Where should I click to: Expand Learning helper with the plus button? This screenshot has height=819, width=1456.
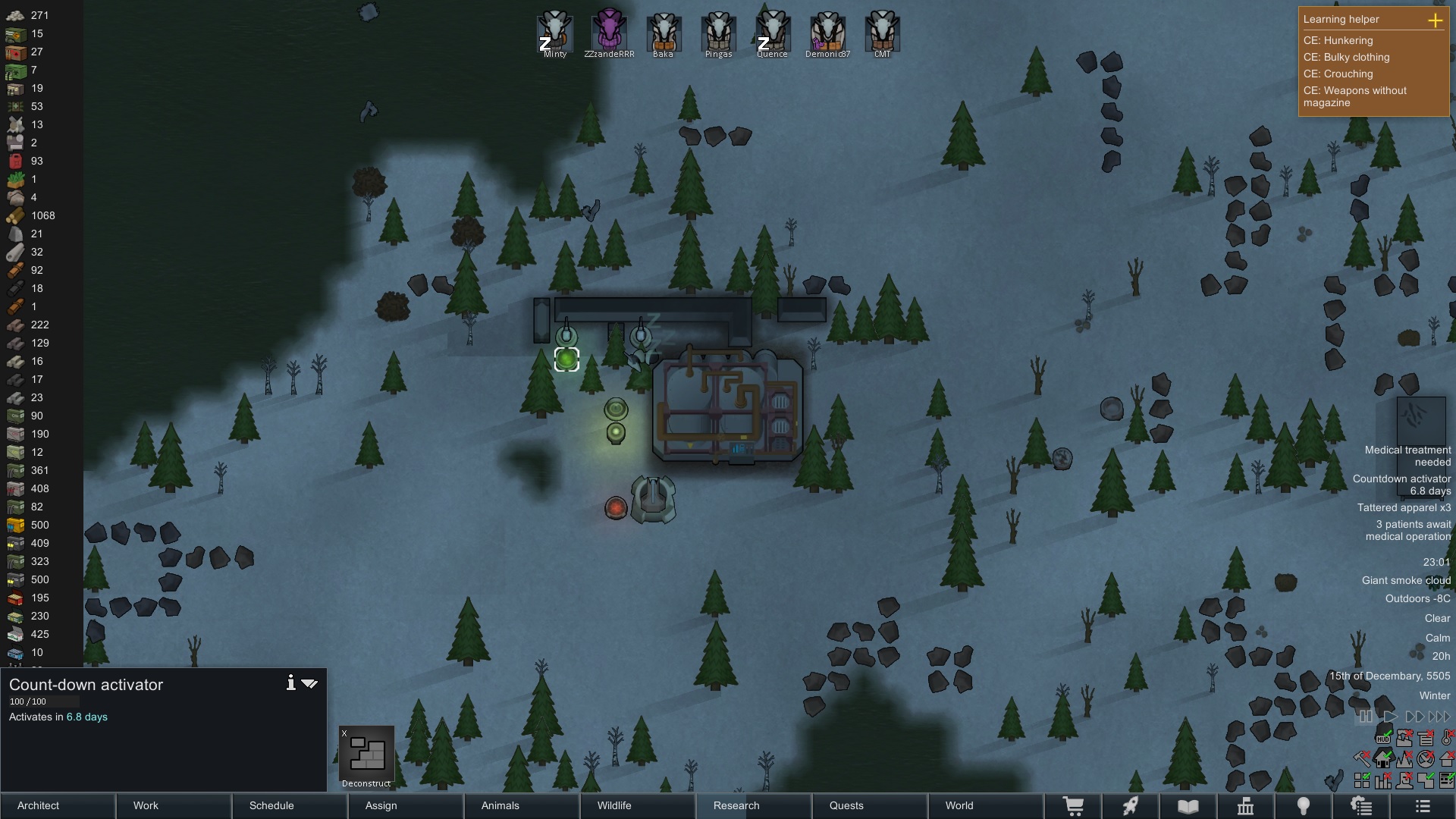(x=1437, y=20)
